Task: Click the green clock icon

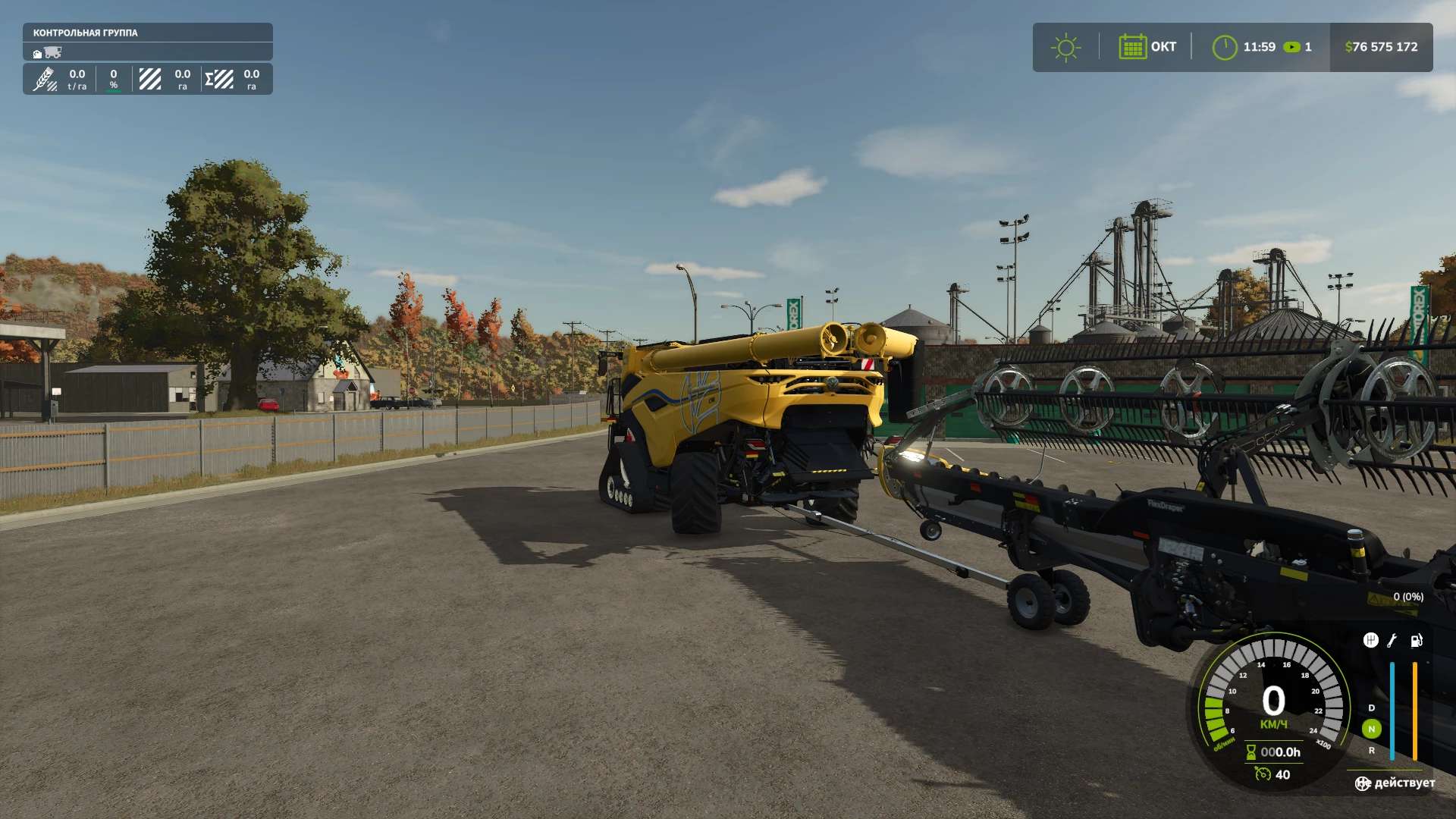Action: click(x=1224, y=47)
